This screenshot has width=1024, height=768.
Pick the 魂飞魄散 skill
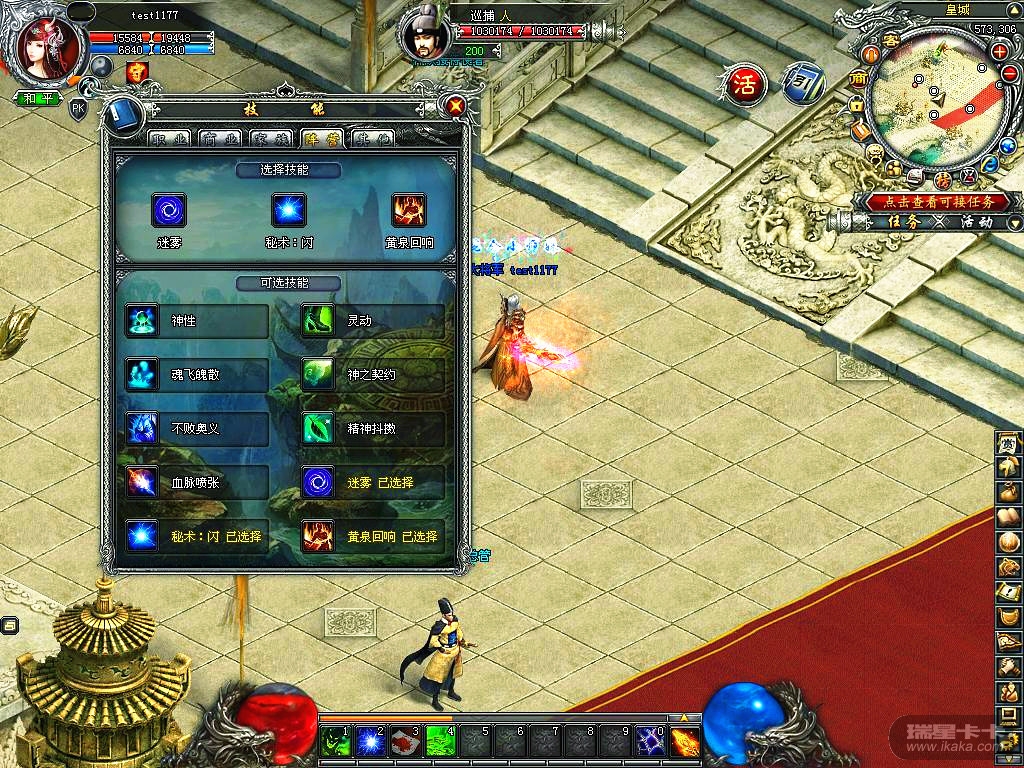pos(197,375)
